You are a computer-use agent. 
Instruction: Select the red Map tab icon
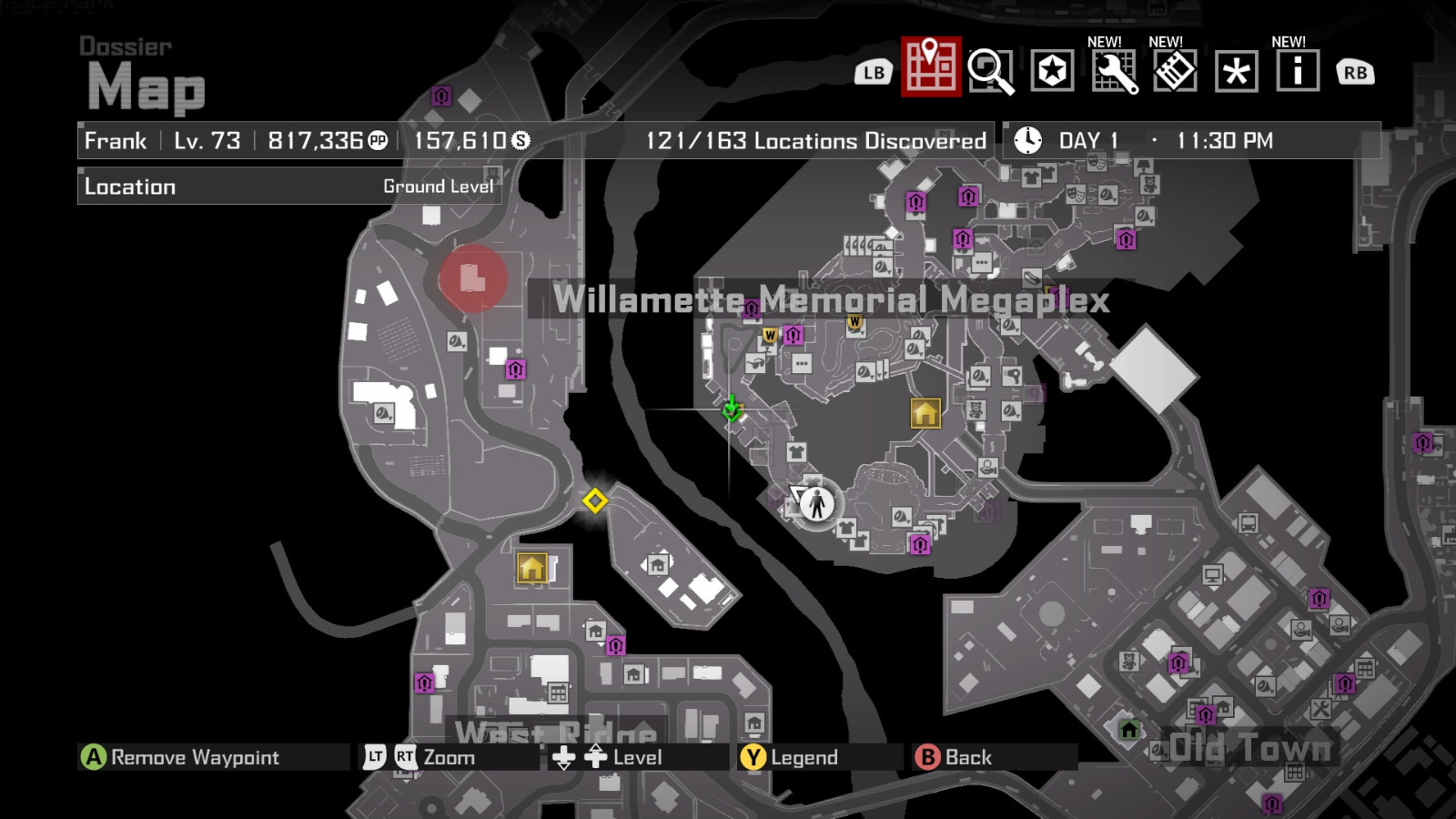929,69
